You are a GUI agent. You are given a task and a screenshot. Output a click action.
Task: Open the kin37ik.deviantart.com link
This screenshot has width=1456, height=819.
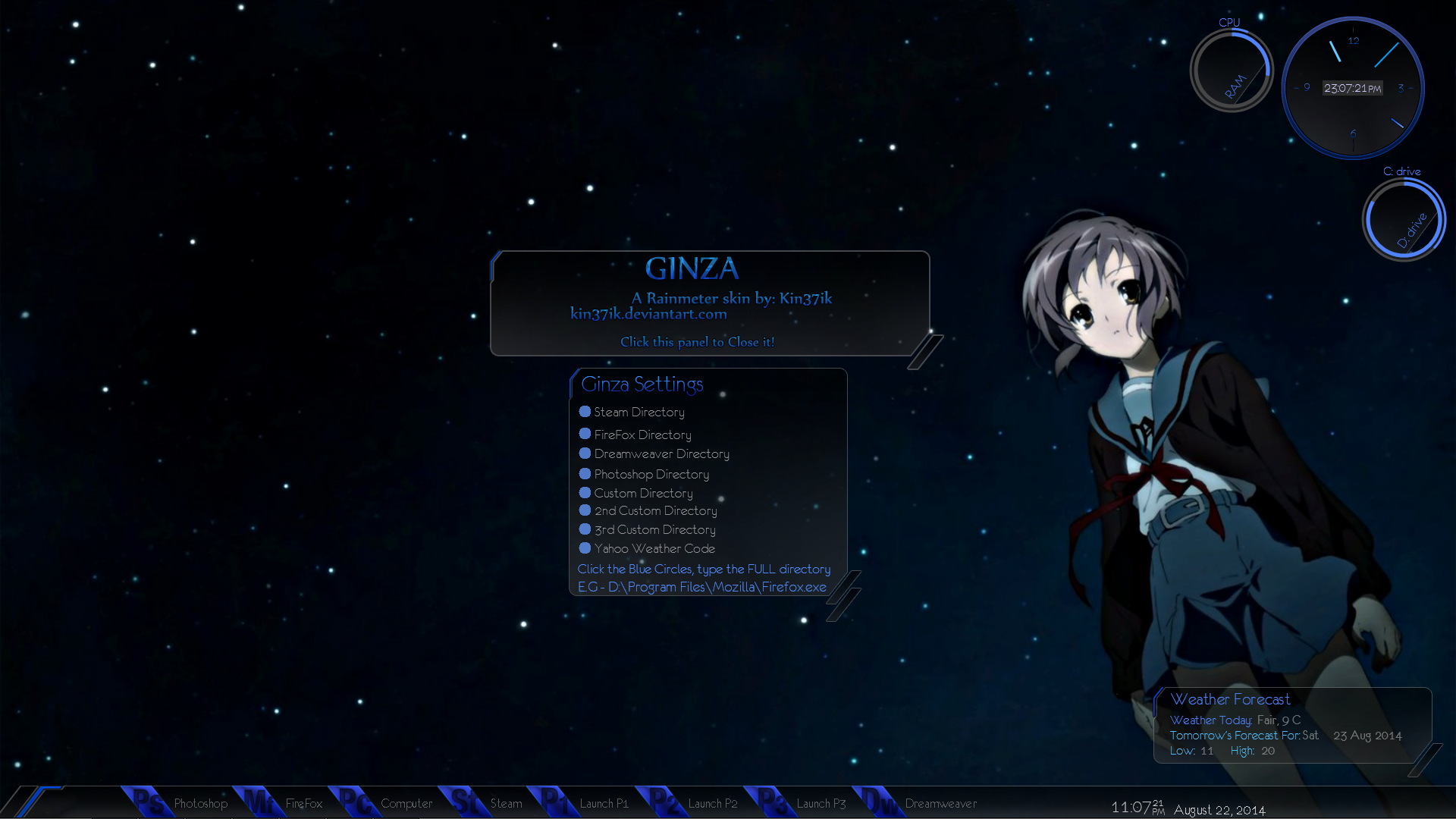pyautogui.click(x=649, y=313)
